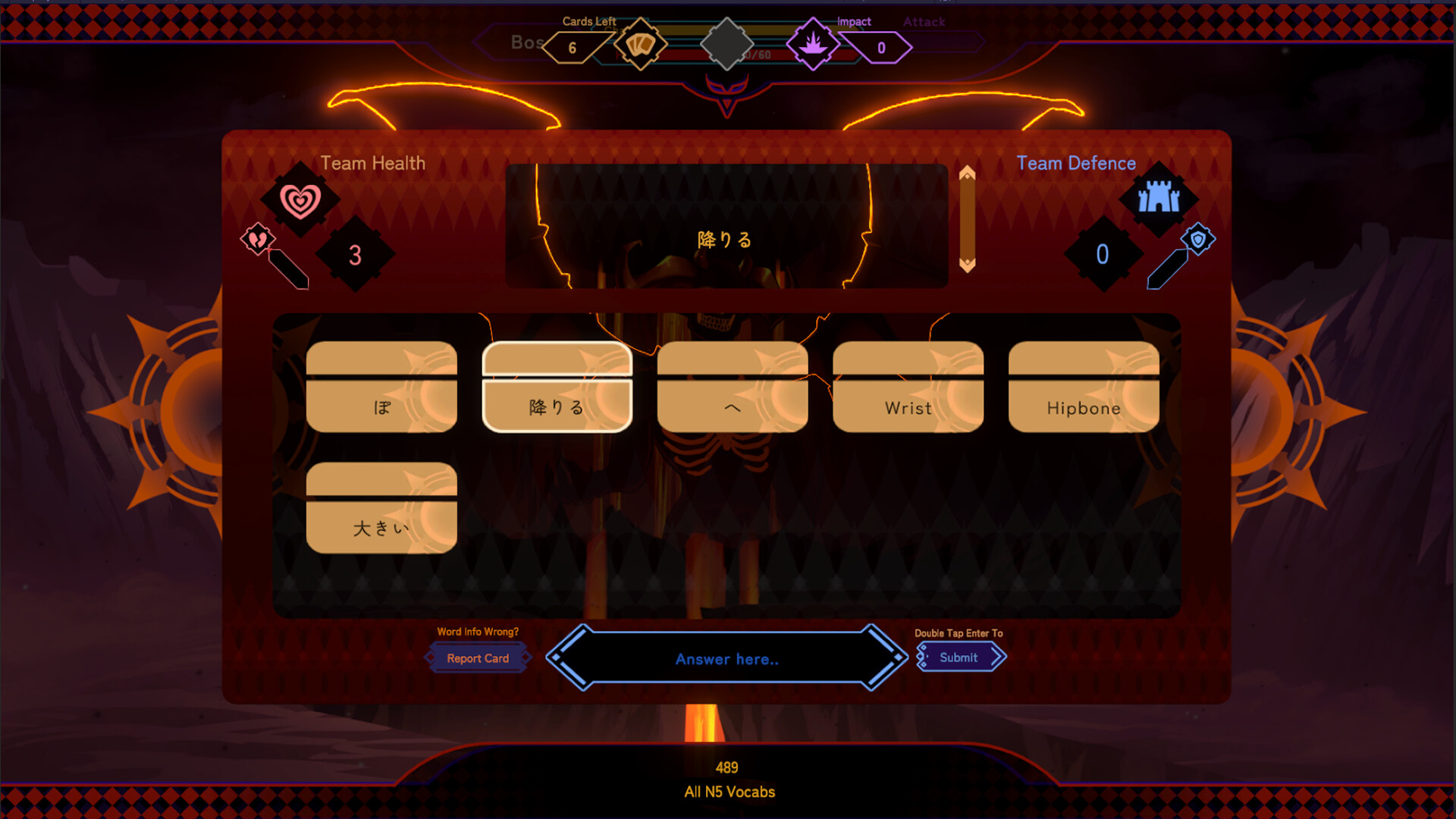Open the All N5 Vocabs deck label
The width and height of the screenshot is (1456, 819).
[728, 792]
